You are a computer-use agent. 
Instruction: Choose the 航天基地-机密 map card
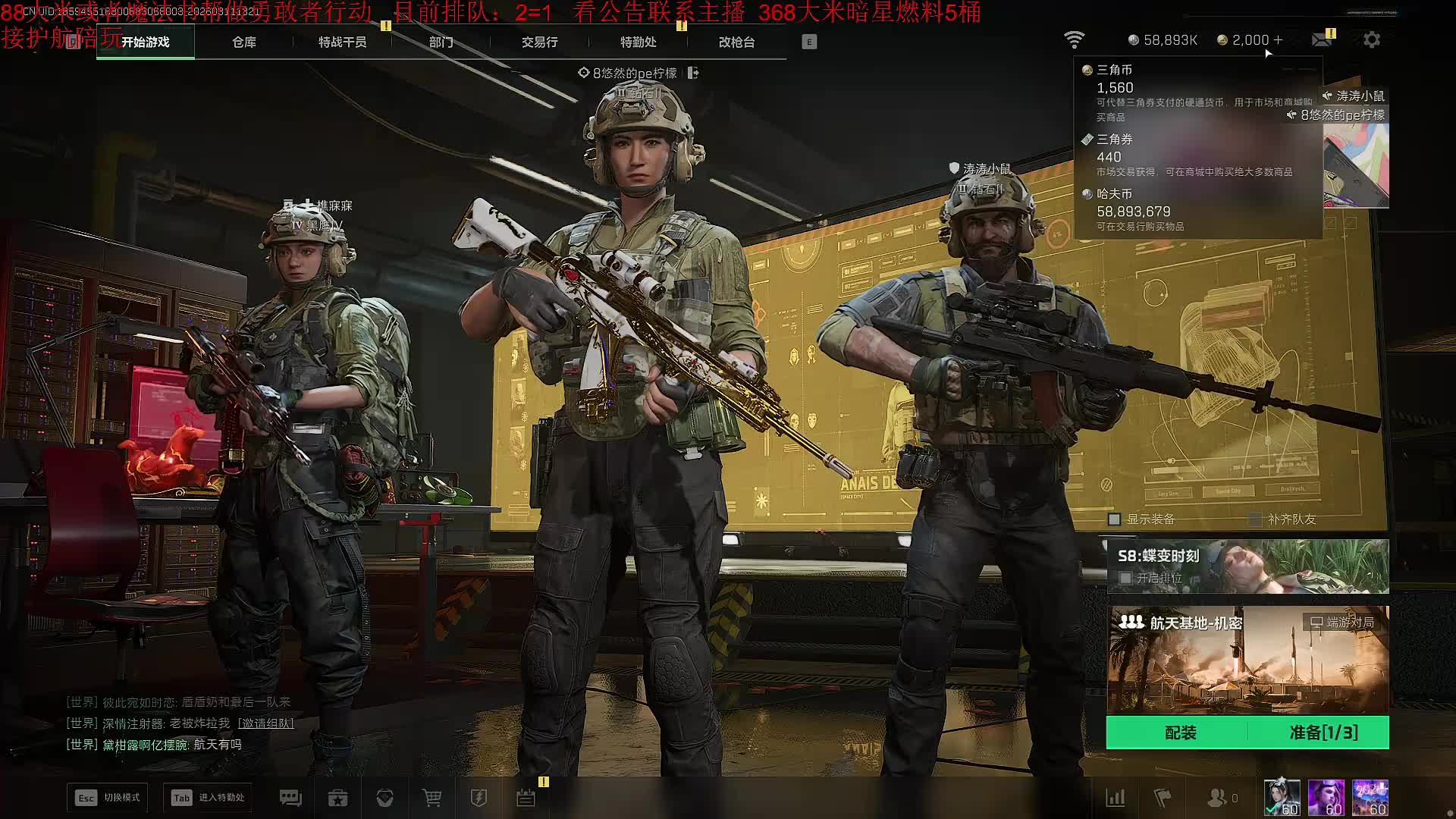tap(1247, 660)
